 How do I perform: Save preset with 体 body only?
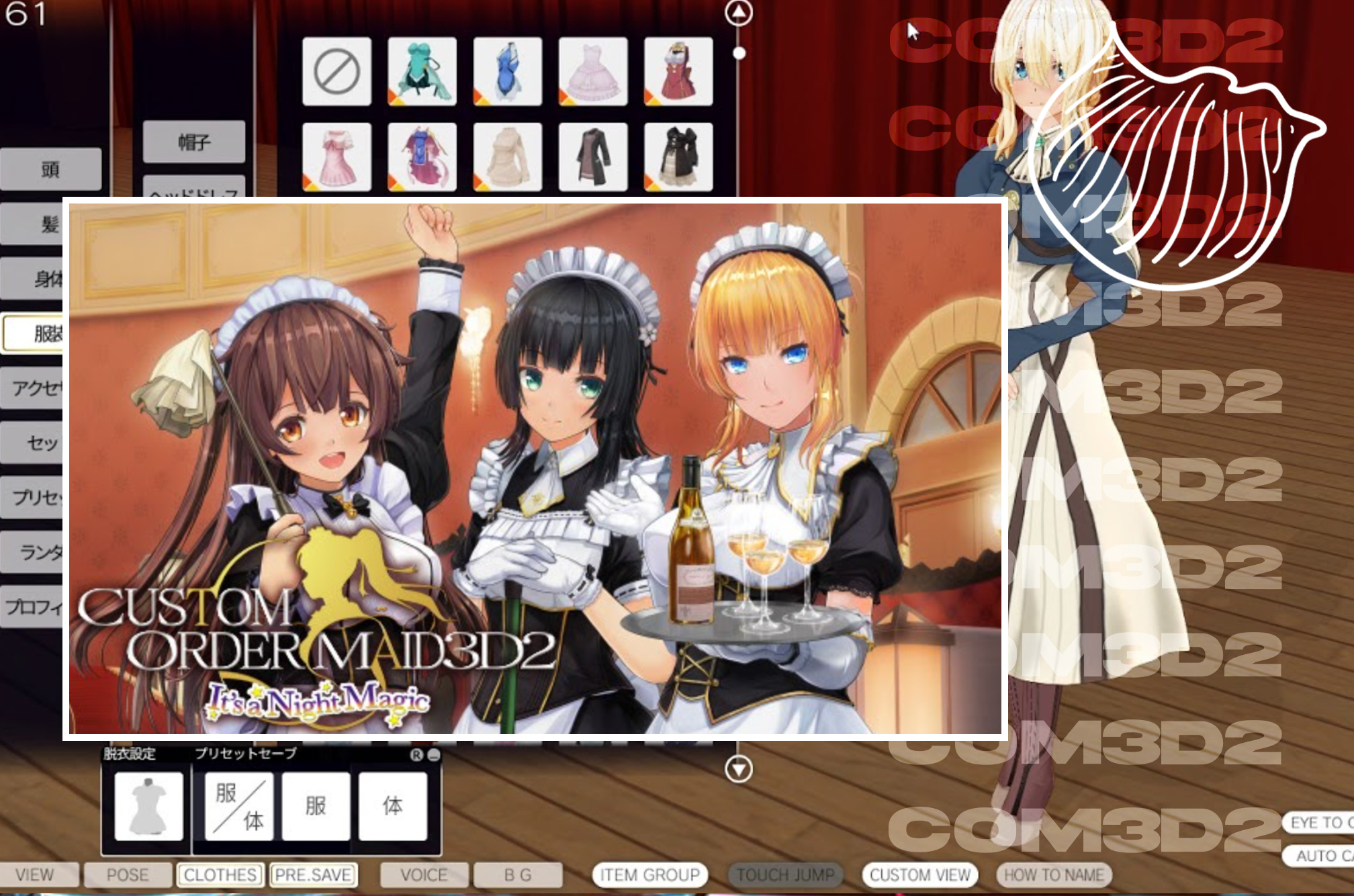click(x=392, y=806)
